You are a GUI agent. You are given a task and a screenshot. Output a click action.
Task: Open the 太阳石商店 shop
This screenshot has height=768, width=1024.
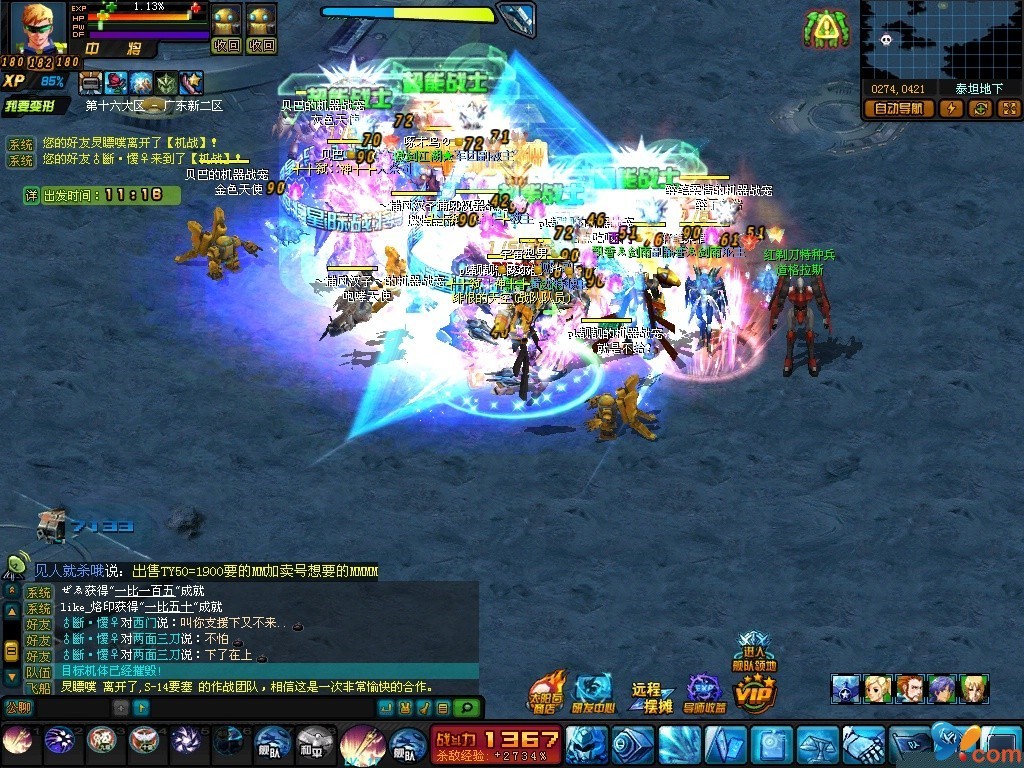point(547,692)
